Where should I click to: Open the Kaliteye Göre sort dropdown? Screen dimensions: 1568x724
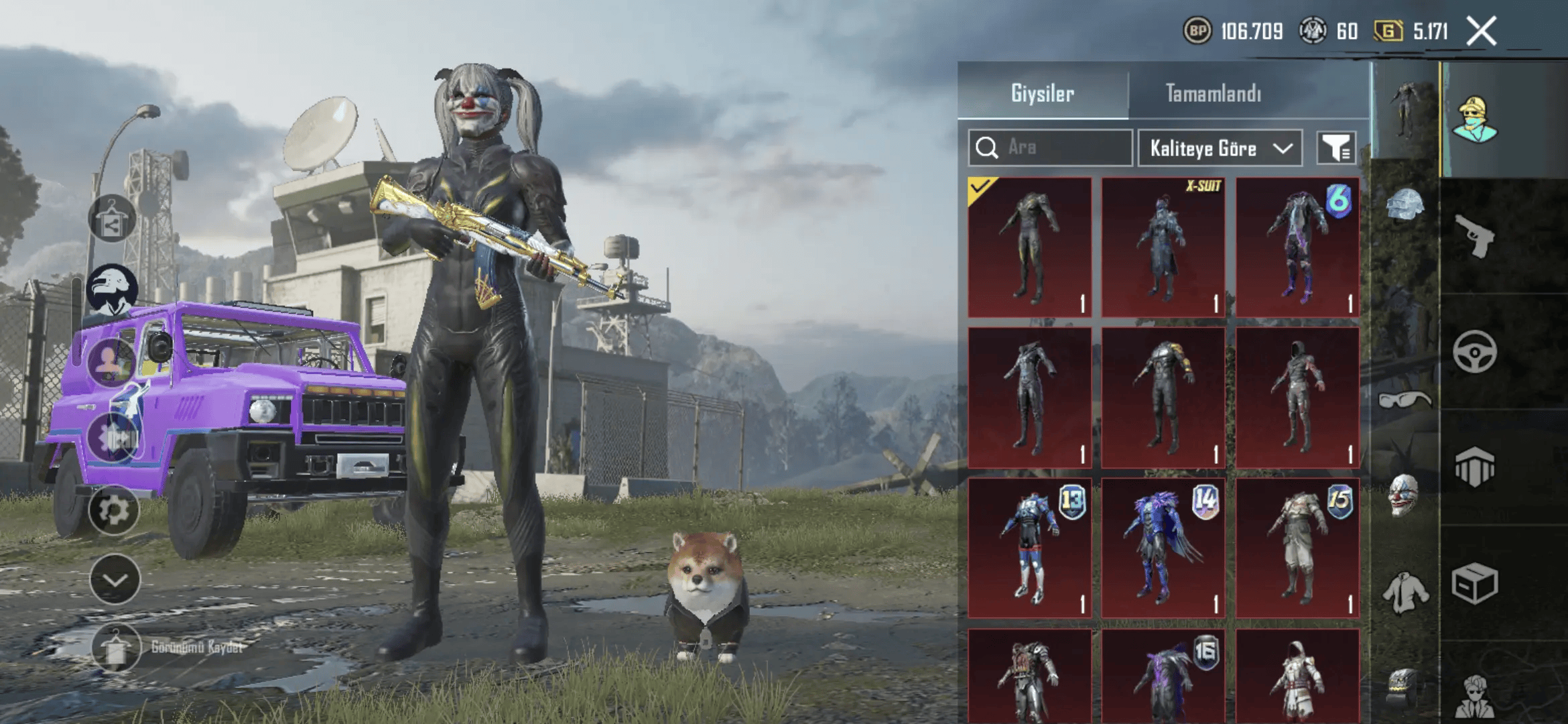[1220, 147]
